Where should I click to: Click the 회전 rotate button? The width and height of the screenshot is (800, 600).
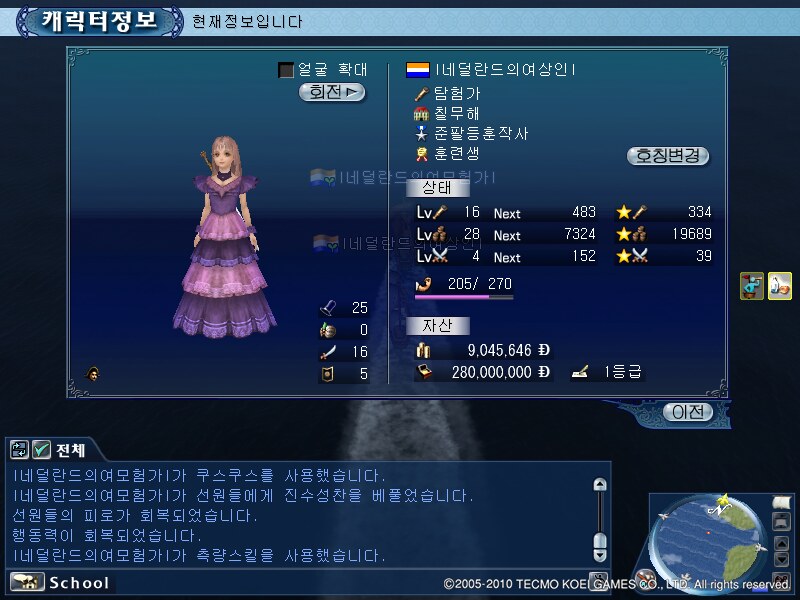332,92
